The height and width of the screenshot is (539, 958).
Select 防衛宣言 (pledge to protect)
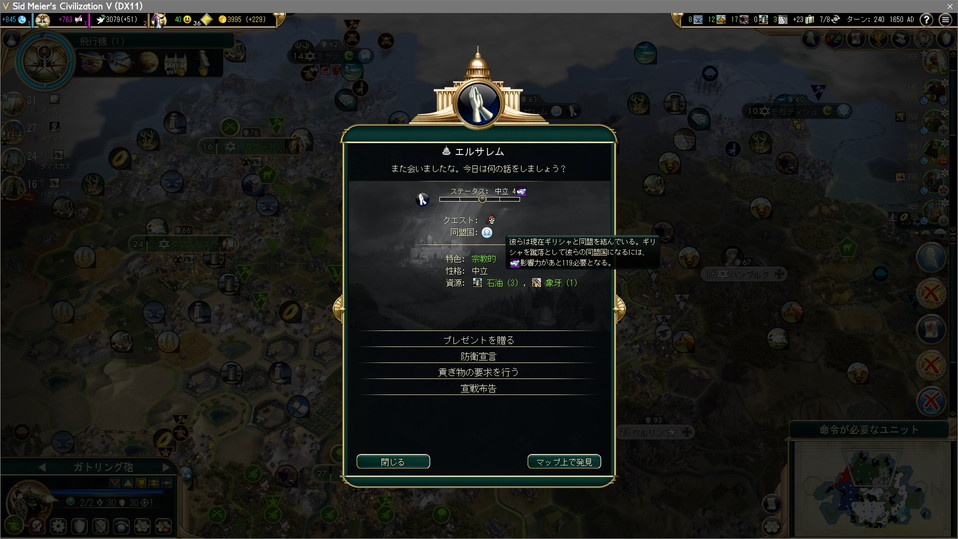click(478, 356)
